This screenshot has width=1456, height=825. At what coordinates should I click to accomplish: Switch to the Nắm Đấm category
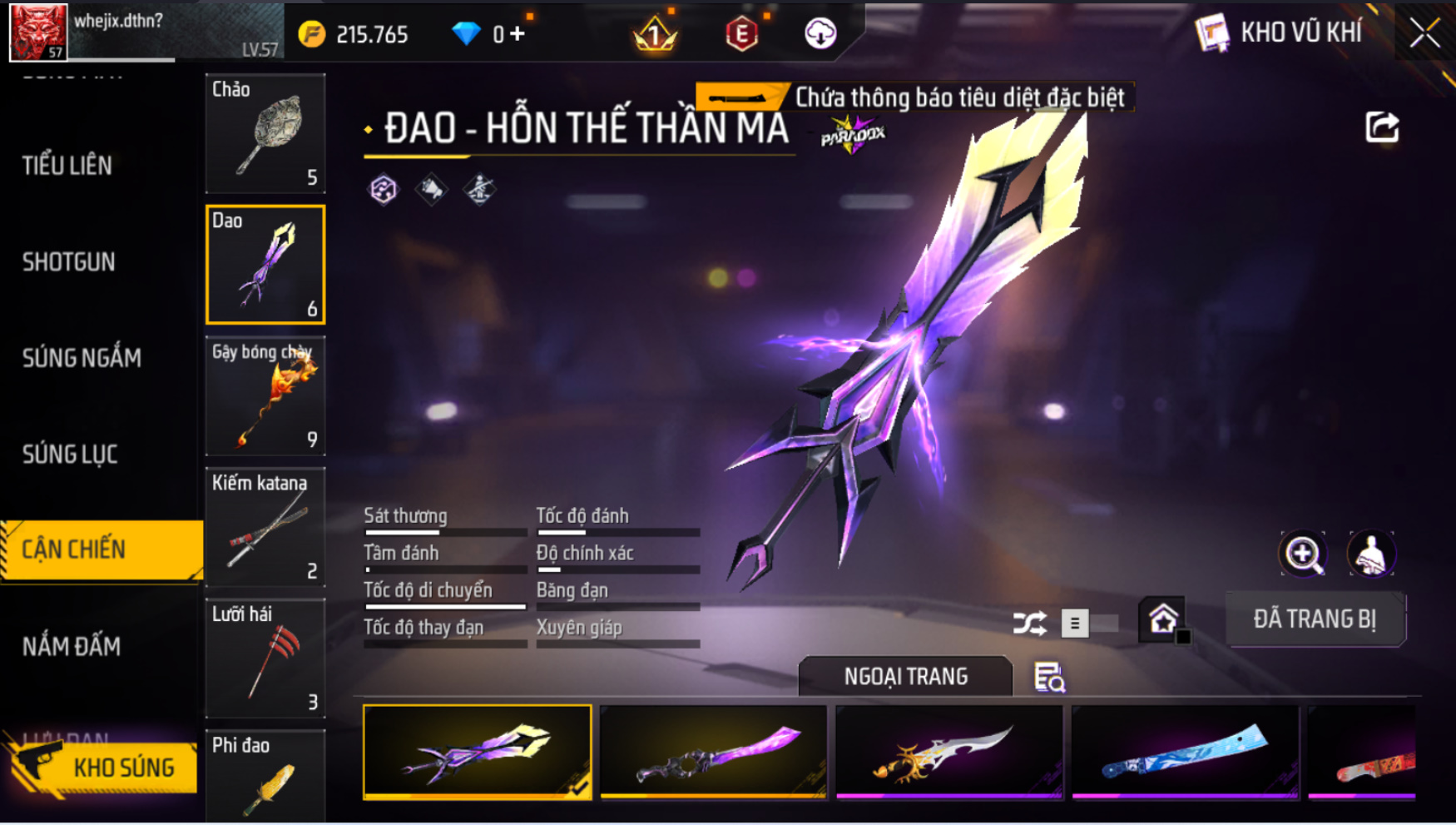click(x=72, y=646)
